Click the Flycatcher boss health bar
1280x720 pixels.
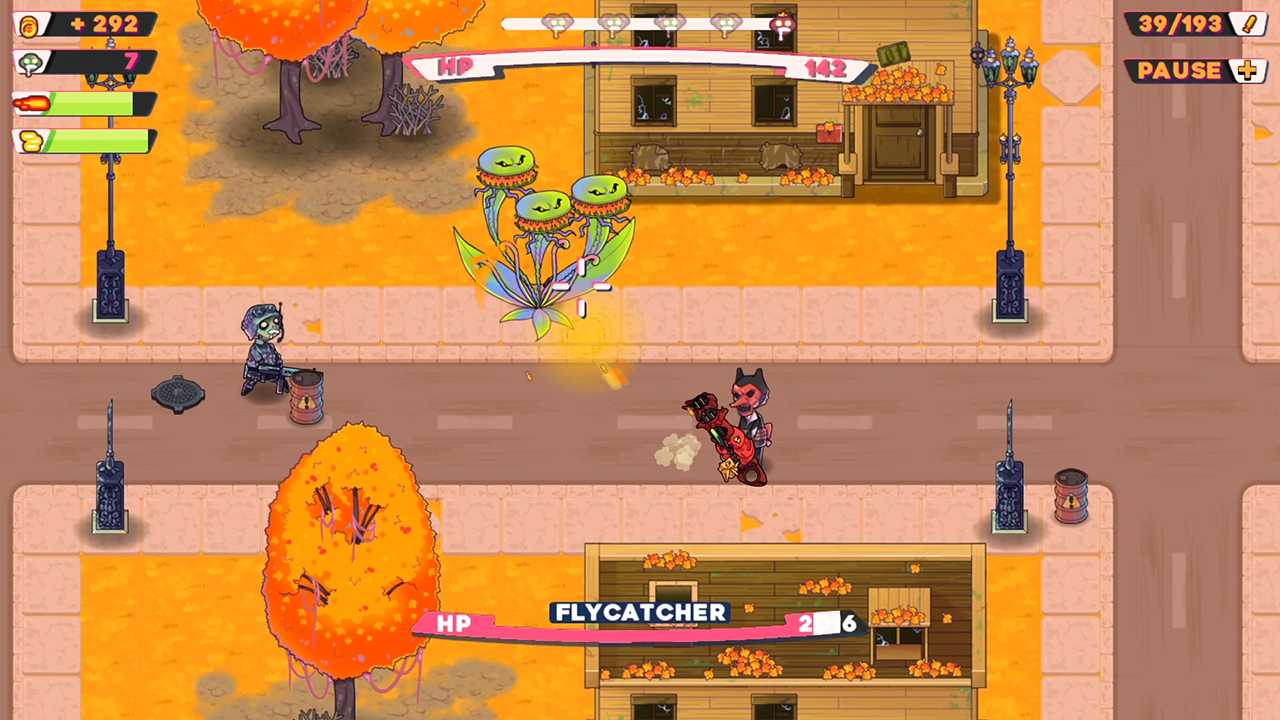(x=640, y=623)
